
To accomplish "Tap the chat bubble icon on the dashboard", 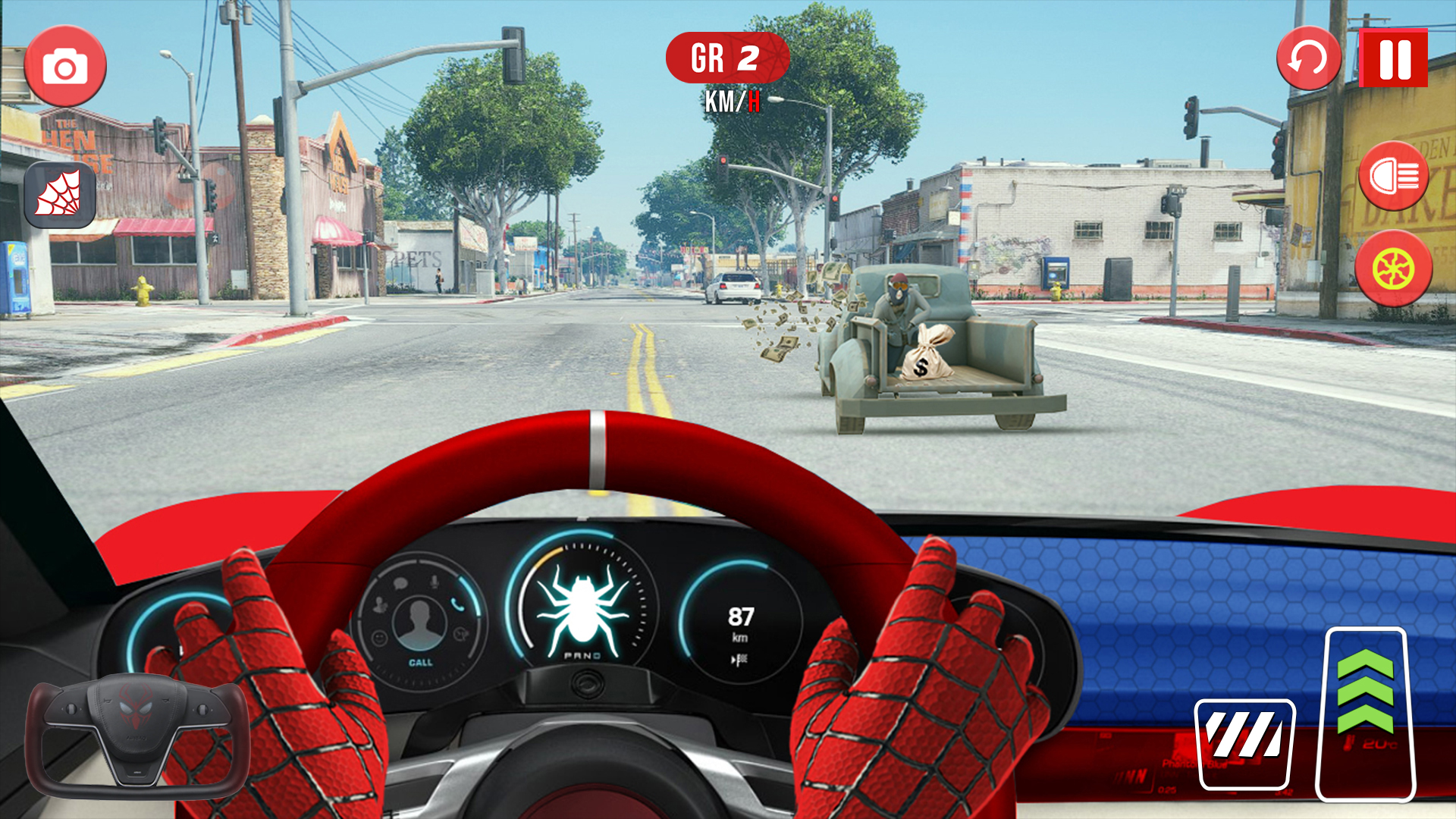I will (400, 582).
